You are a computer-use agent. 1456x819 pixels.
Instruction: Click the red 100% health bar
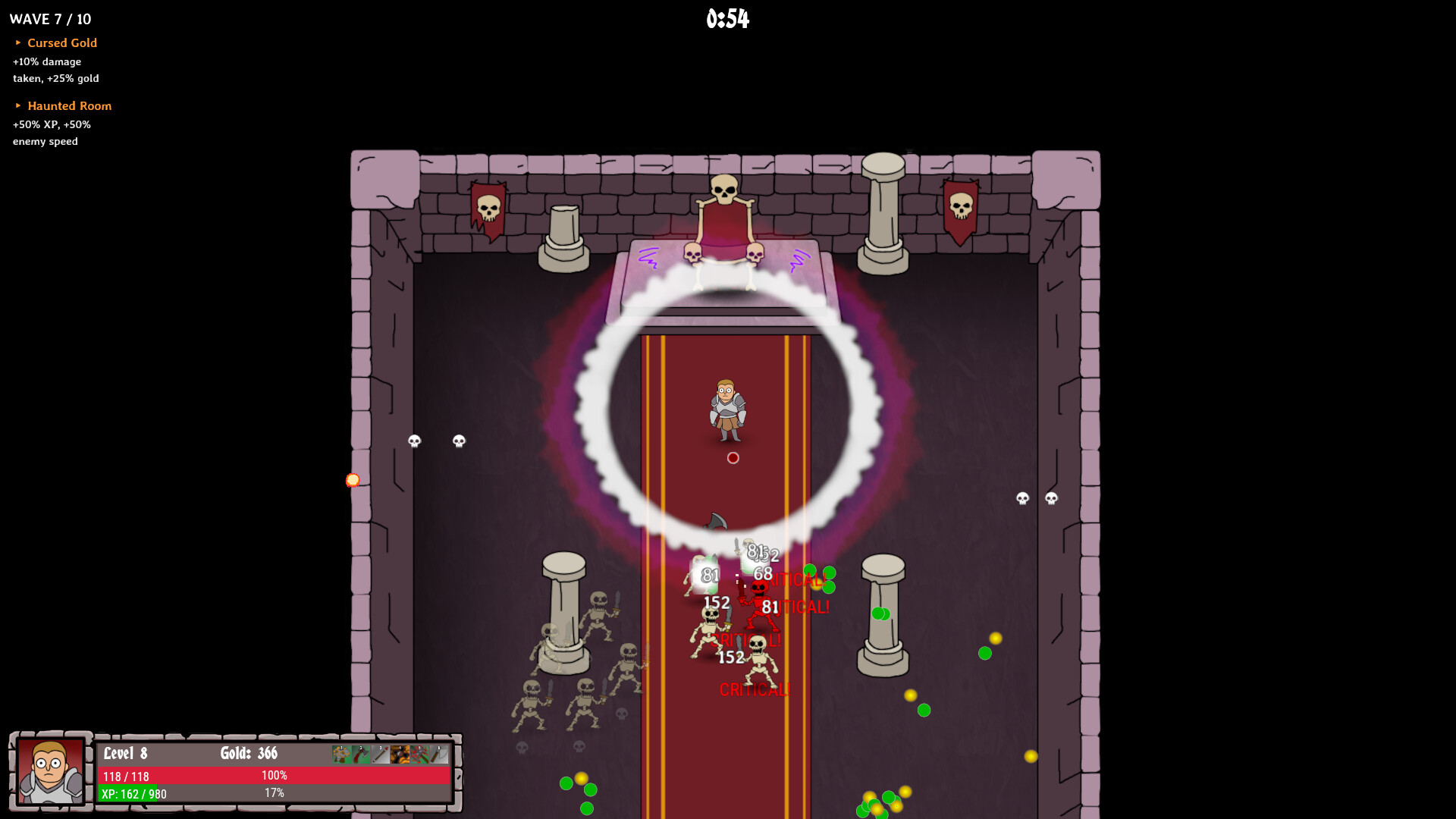(273, 775)
